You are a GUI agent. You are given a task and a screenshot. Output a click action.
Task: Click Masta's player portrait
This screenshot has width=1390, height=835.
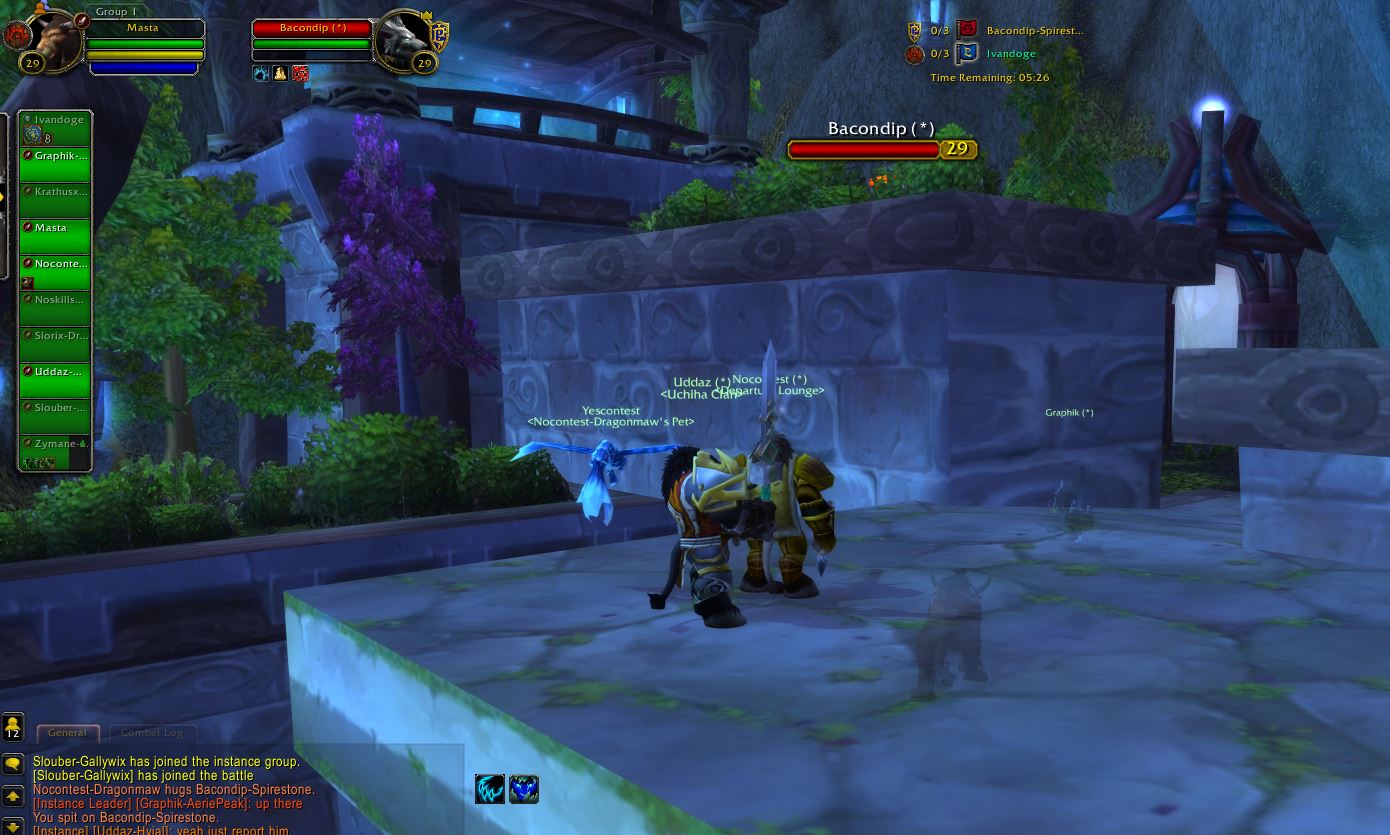pos(54,41)
